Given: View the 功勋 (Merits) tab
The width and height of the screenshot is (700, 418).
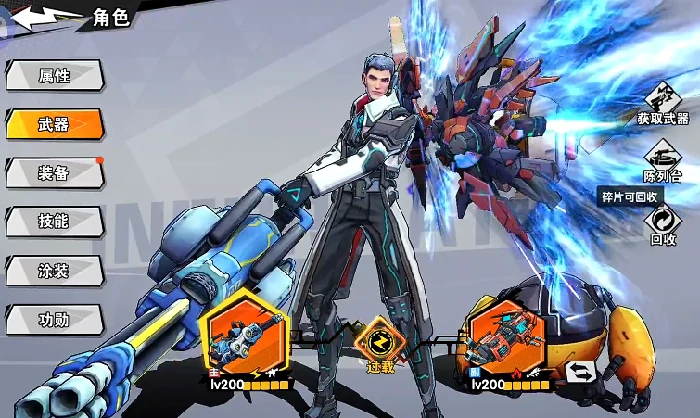Looking at the screenshot, I should tap(54, 319).
